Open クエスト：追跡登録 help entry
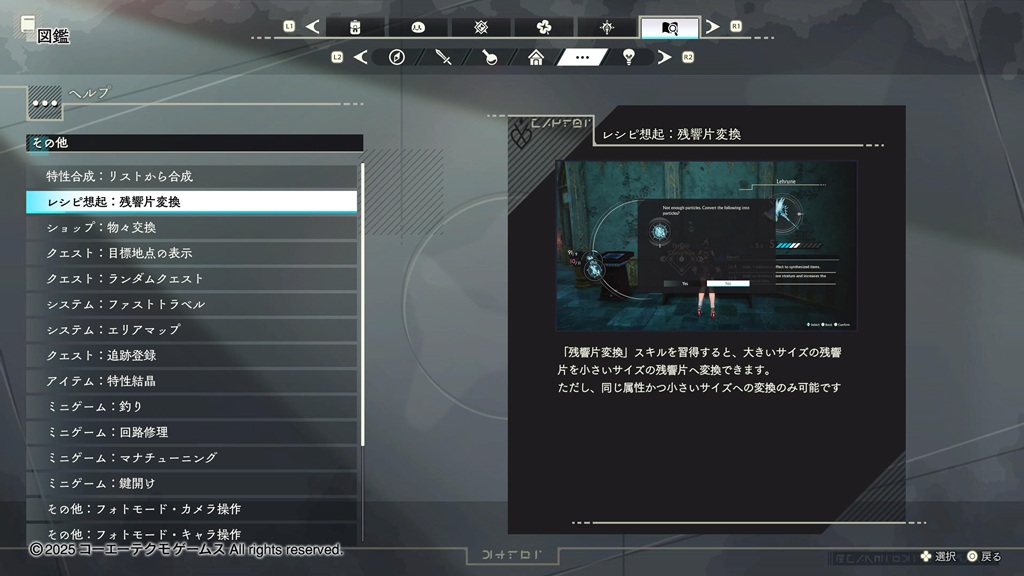This screenshot has height=576, width=1024. pyautogui.click(x=190, y=355)
